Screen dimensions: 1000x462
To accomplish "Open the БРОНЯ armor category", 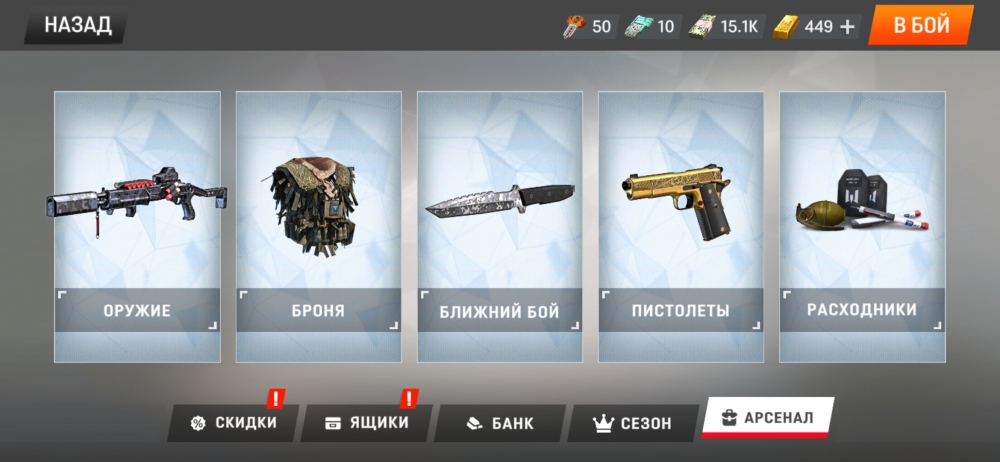I will click(x=318, y=226).
